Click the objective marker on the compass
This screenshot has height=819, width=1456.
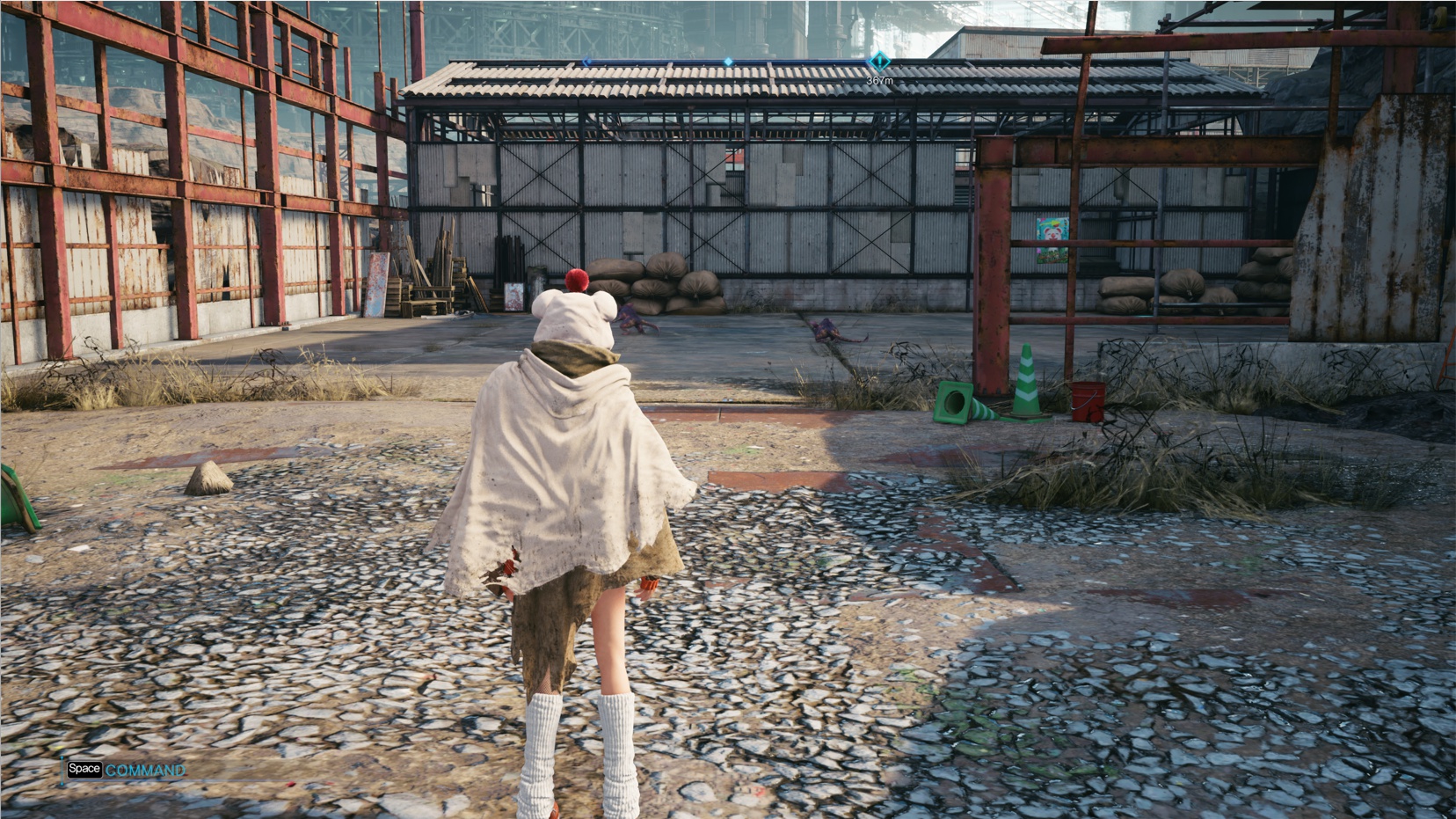878,62
